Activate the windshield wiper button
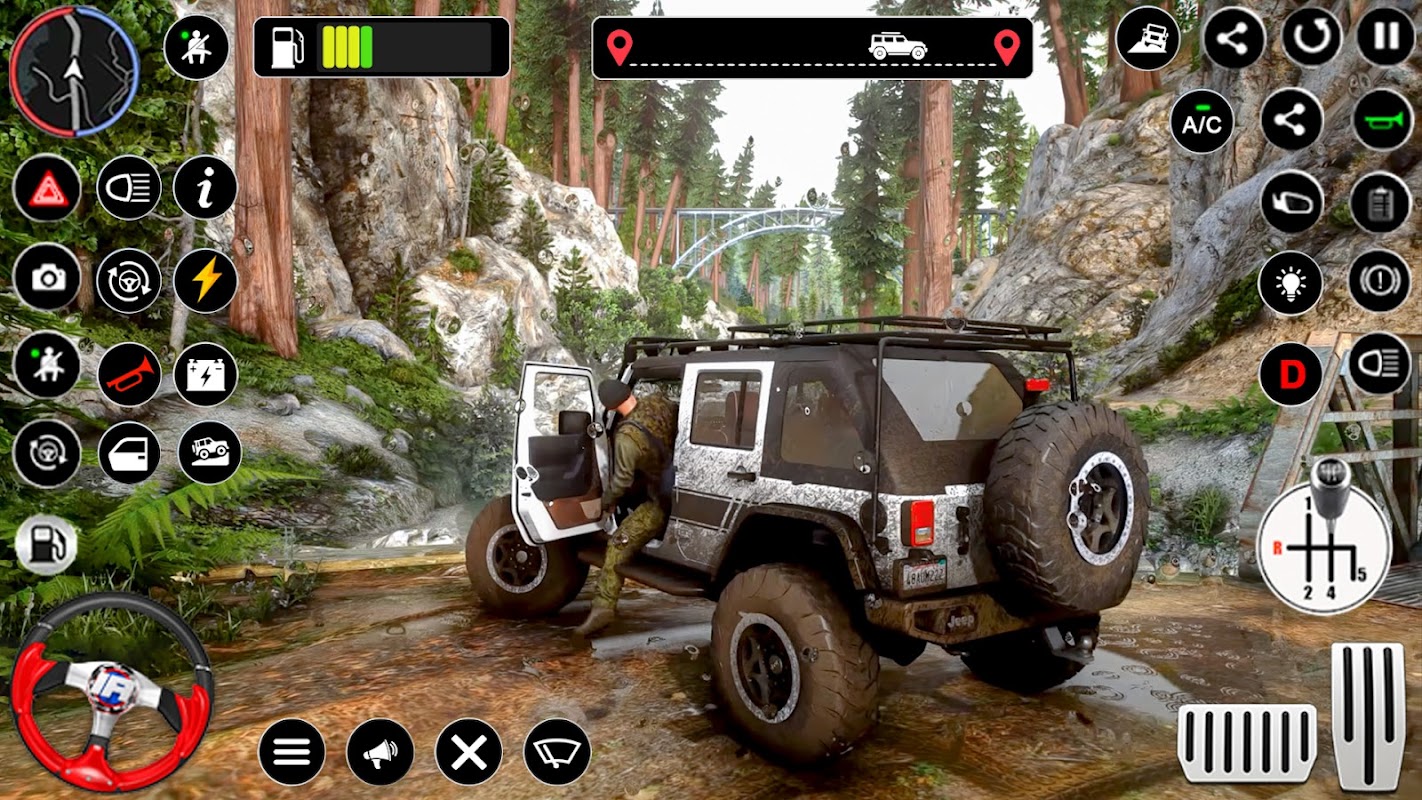Screen dimensions: 1422x800 pyautogui.click(x=557, y=752)
